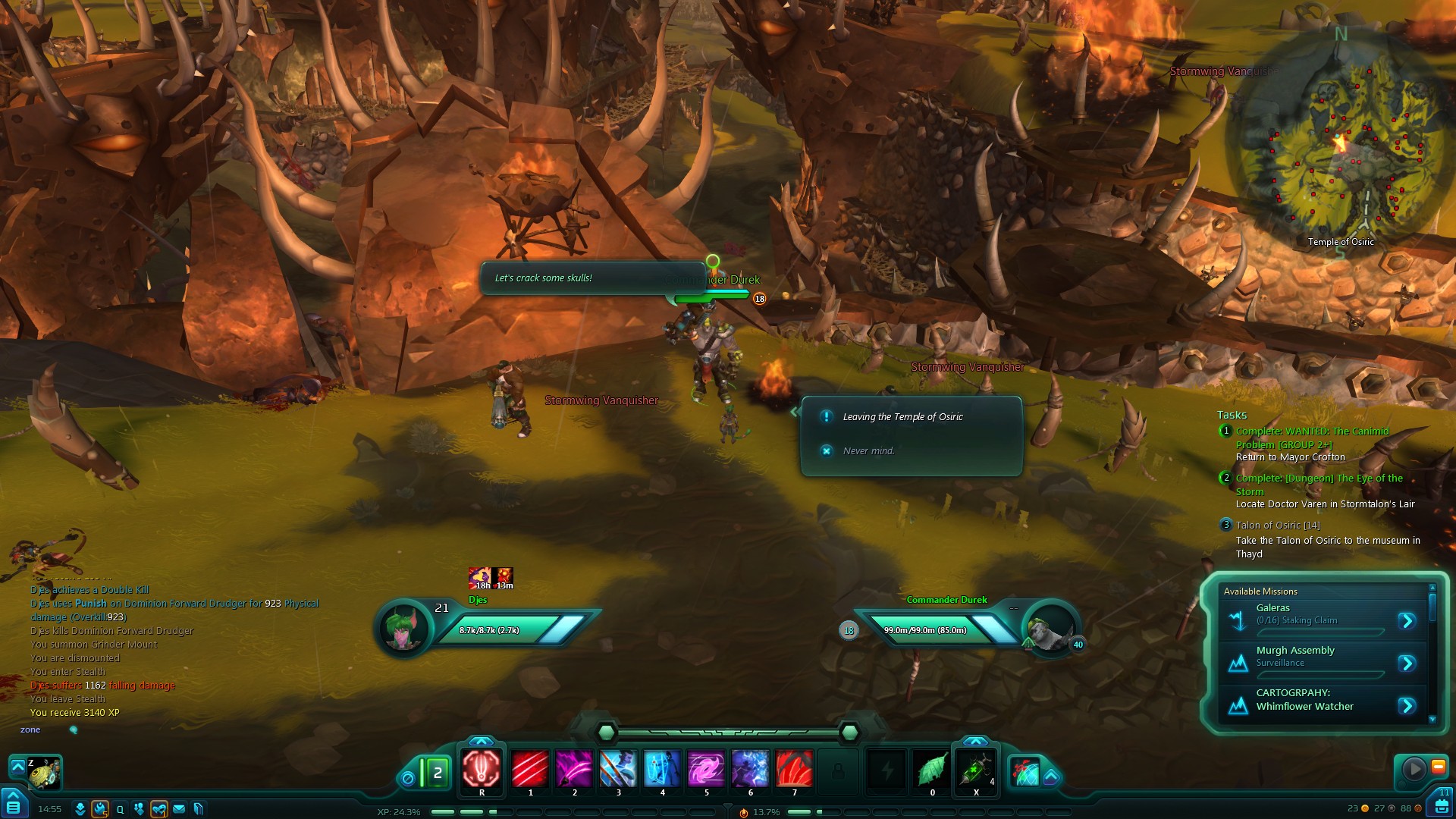
Task: Choose 'Leaving the Temple of Osiric' dialogue option
Action: pos(902,417)
